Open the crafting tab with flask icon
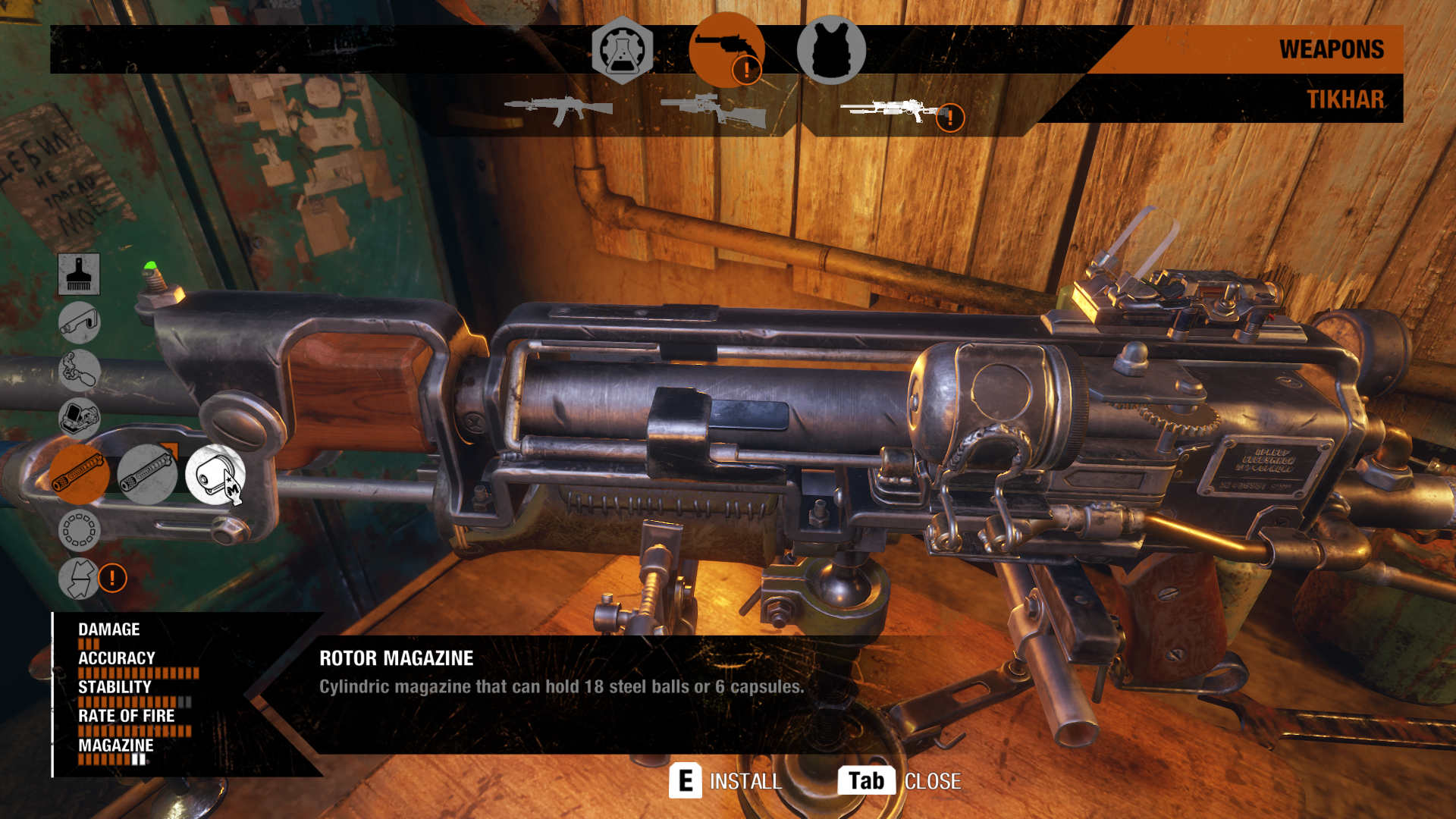The image size is (1456, 819). coord(622,50)
